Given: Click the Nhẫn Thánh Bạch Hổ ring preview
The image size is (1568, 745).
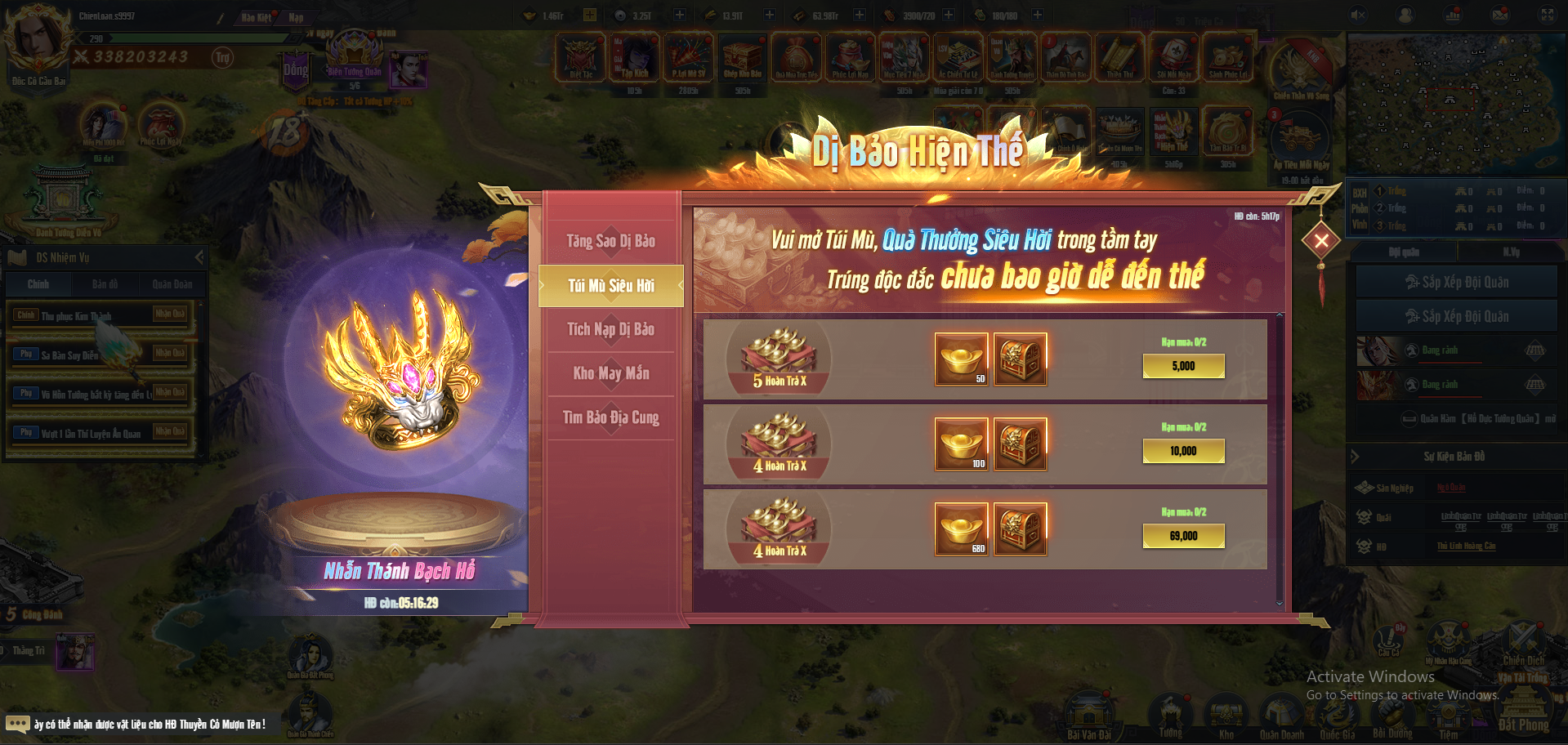Looking at the screenshot, I should click(x=399, y=376).
